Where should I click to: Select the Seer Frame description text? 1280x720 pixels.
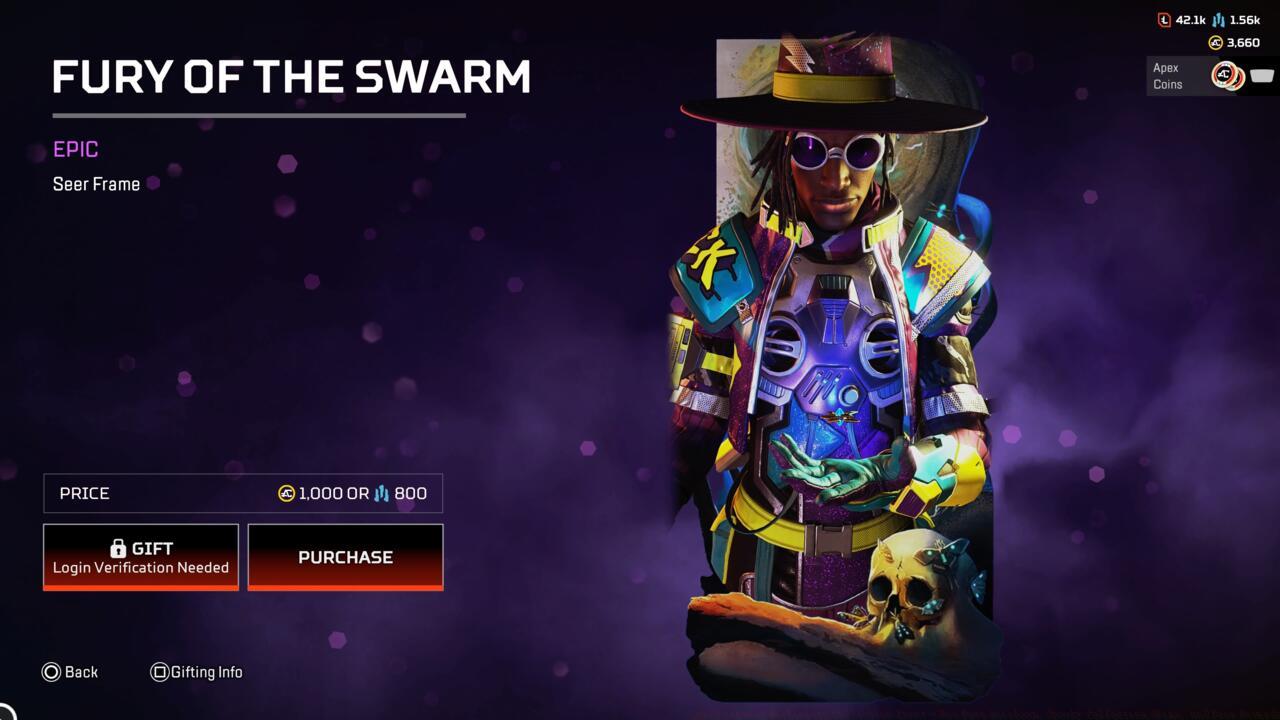click(96, 184)
